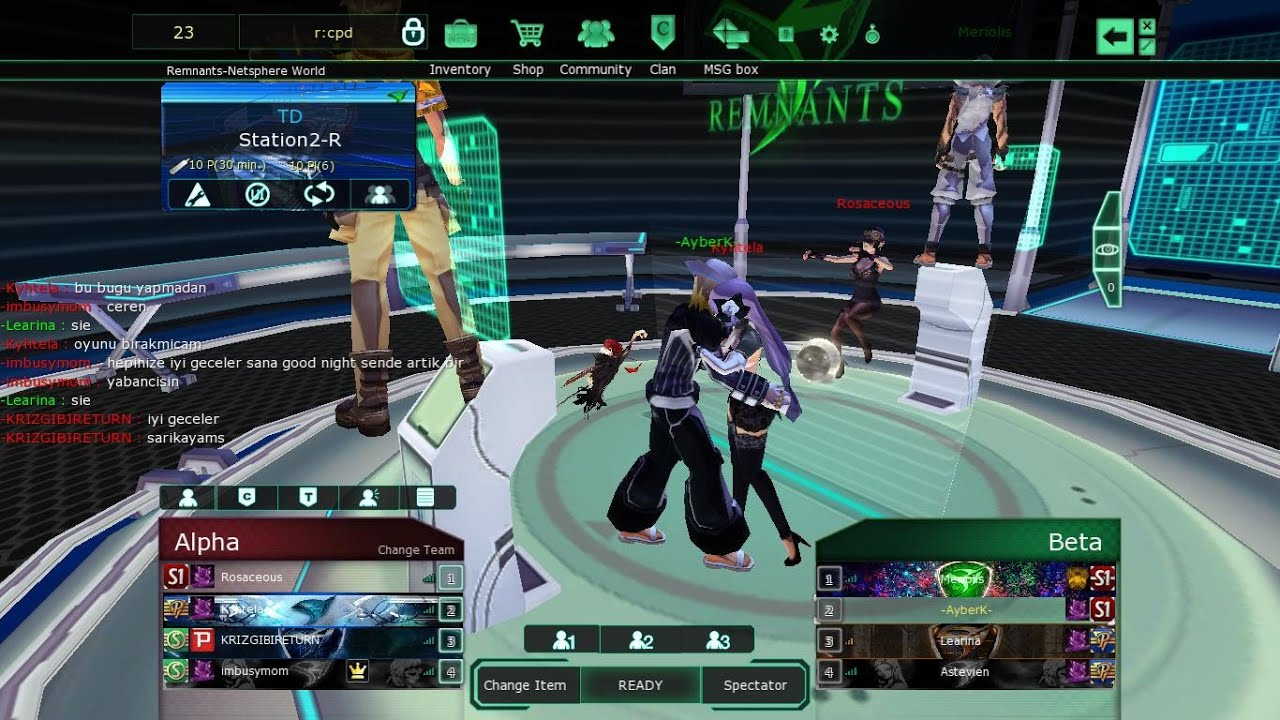Image resolution: width=1280 pixels, height=720 pixels.
Task: Select the clan chat filter tab
Action: click(247, 497)
